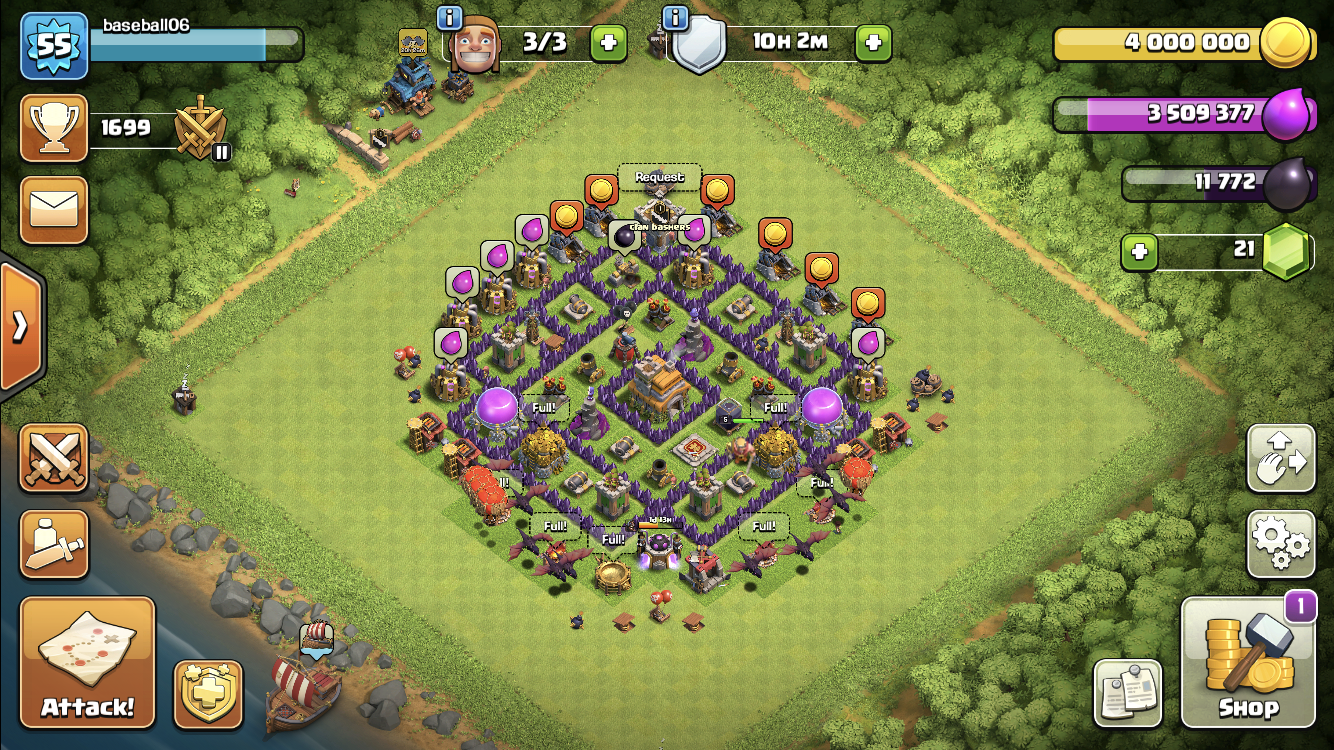Open the crossed swords army button
Screen dimensions: 1334x750
(x=54, y=459)
